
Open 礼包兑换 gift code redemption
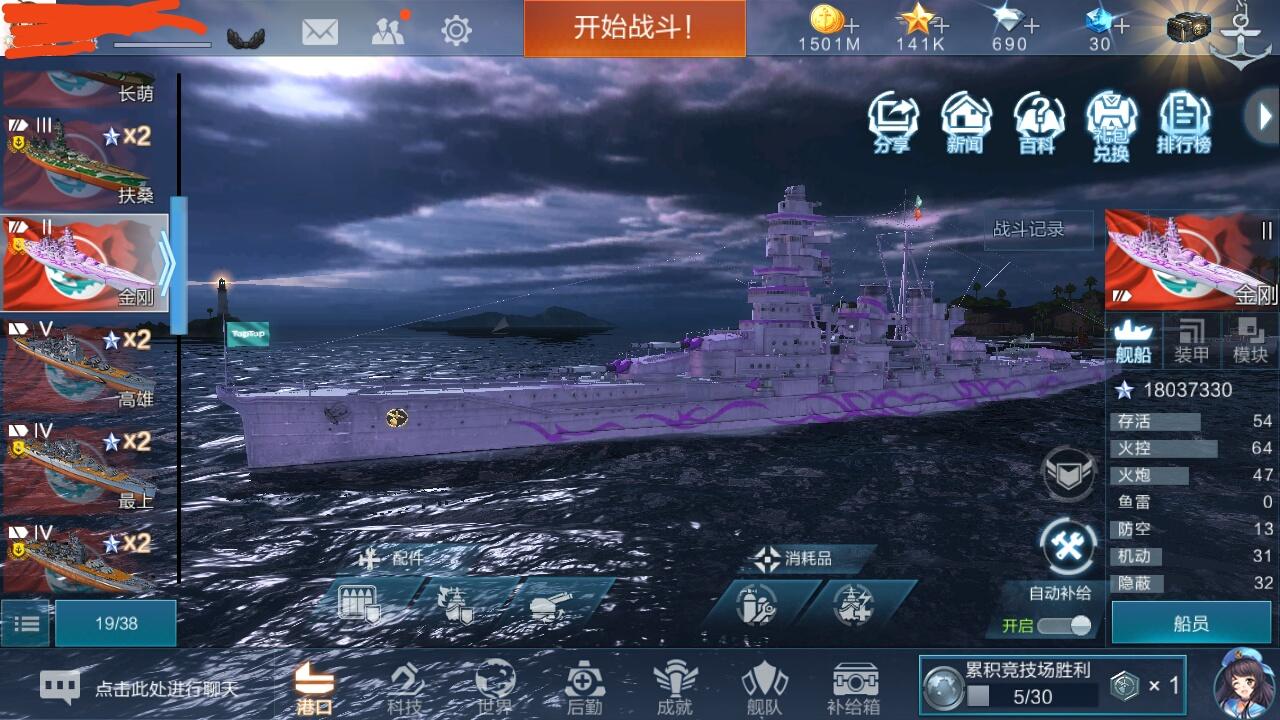click(x=1112, y=123)
